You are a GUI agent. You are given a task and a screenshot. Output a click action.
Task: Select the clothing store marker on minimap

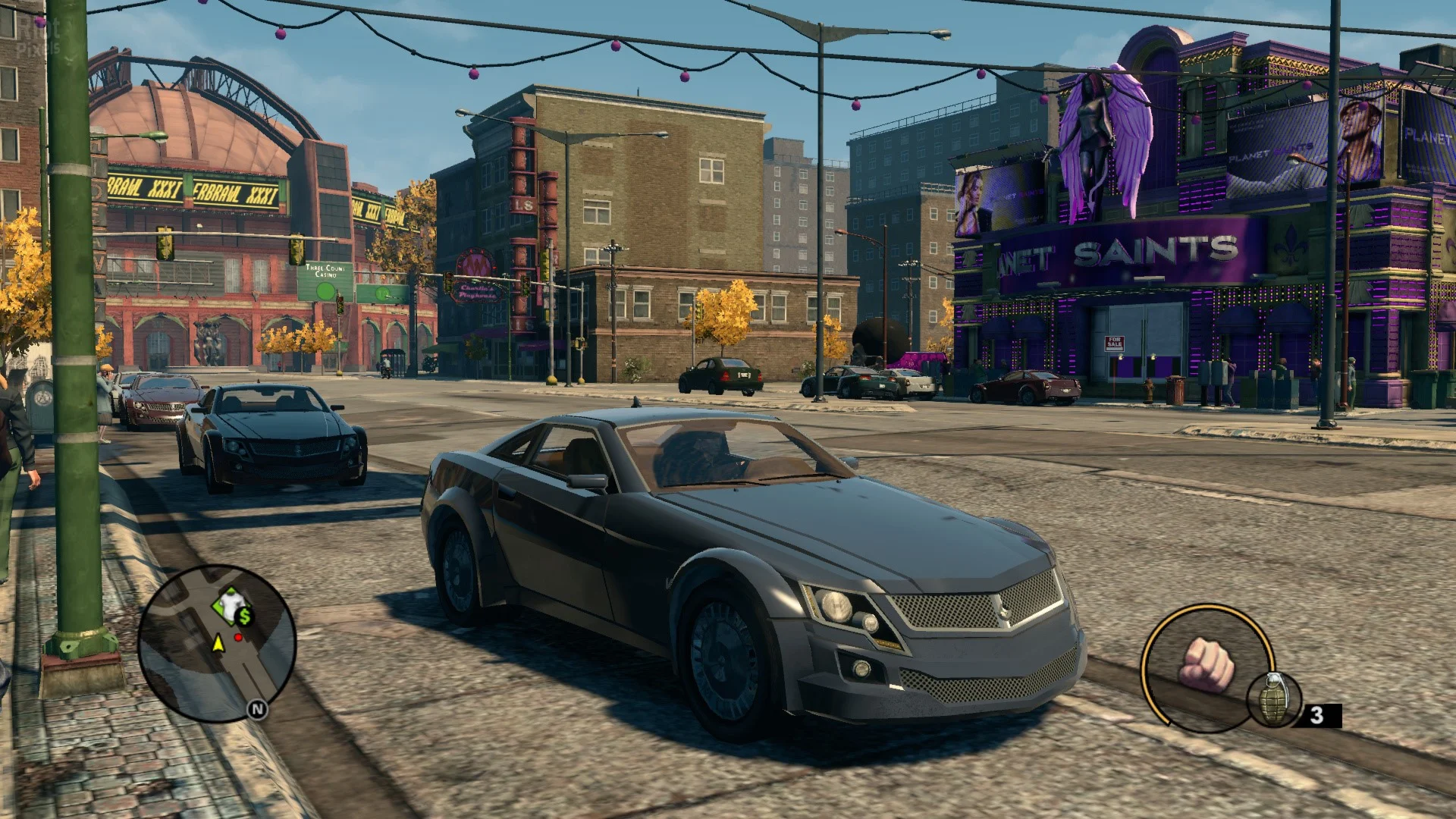tap(227, 602)
